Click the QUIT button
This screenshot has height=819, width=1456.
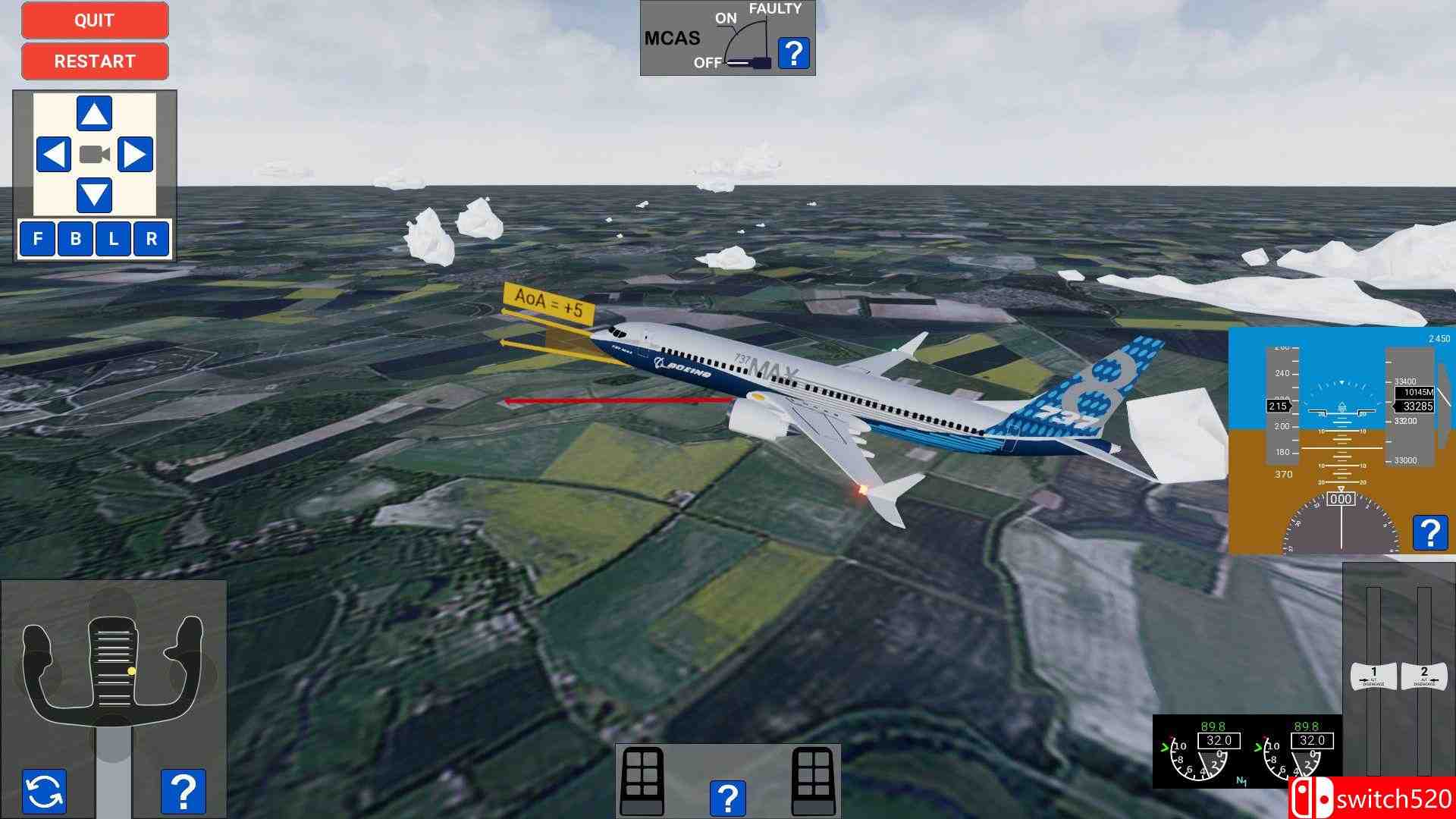pos(94,20)
